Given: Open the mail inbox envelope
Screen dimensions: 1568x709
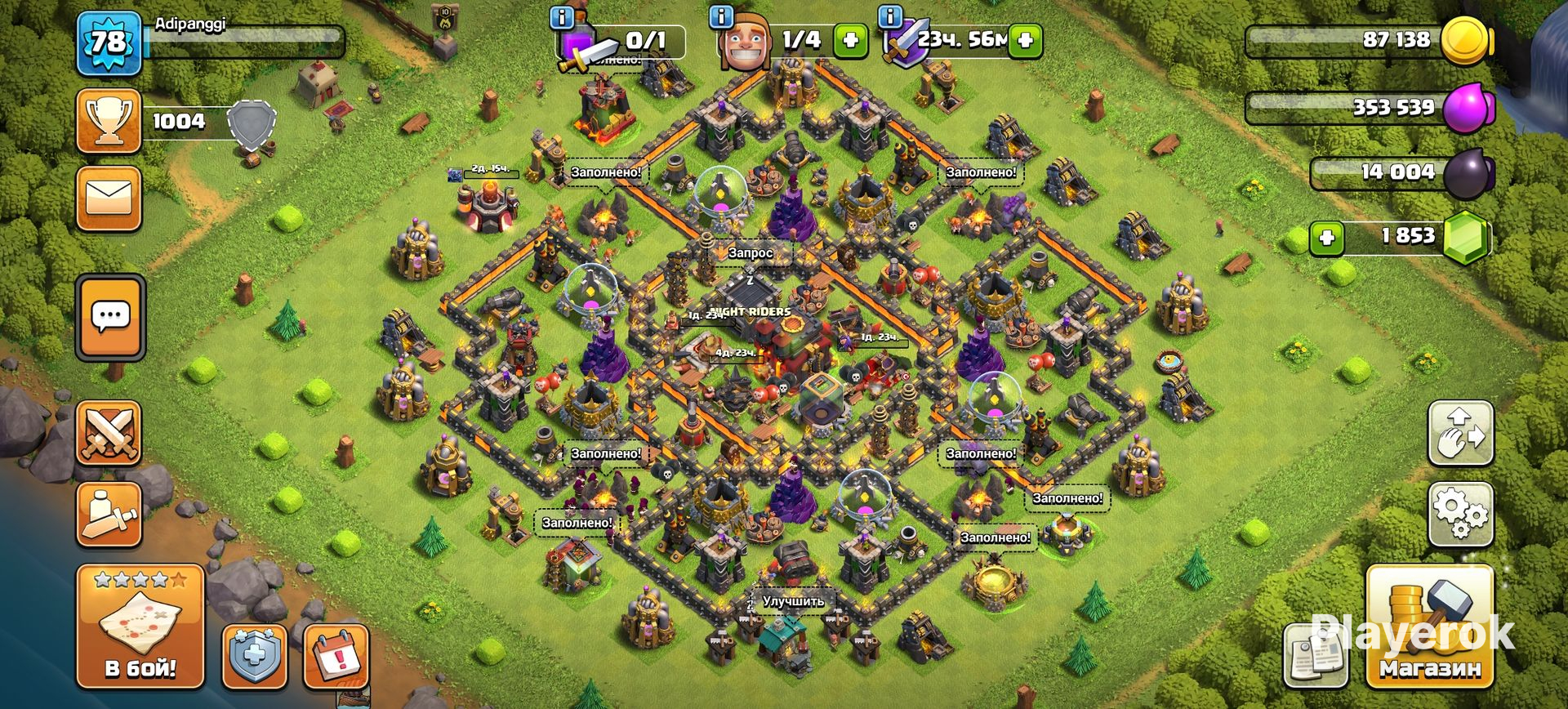Looking at the screenshot, I should pos(109,198).
